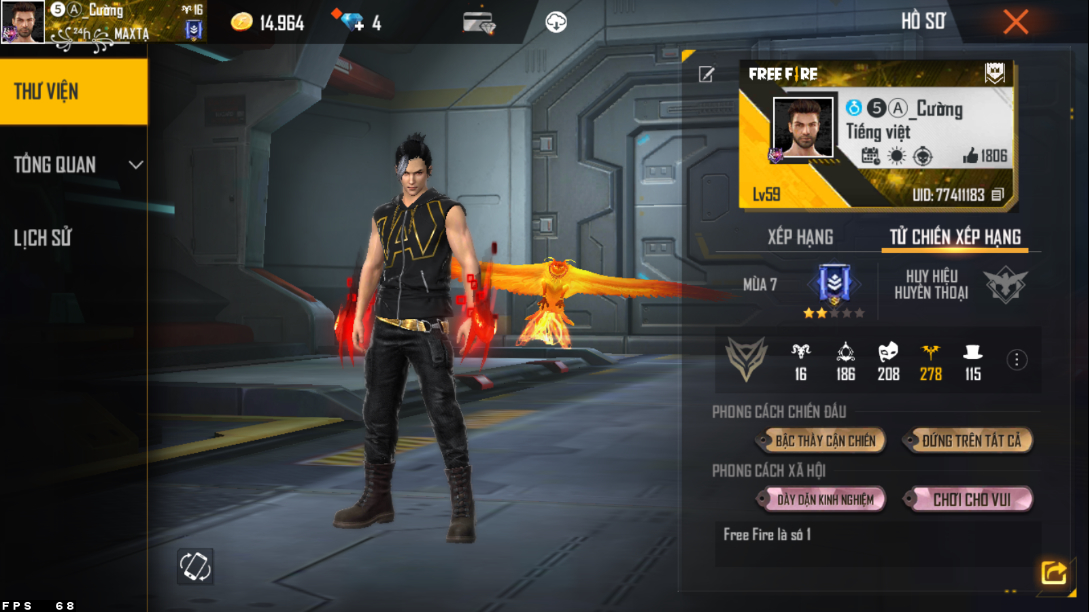Share the profile with the yellow share button
This screenshot has height=612, width=1089.
pyautogui.click(x=1053, y=572)
